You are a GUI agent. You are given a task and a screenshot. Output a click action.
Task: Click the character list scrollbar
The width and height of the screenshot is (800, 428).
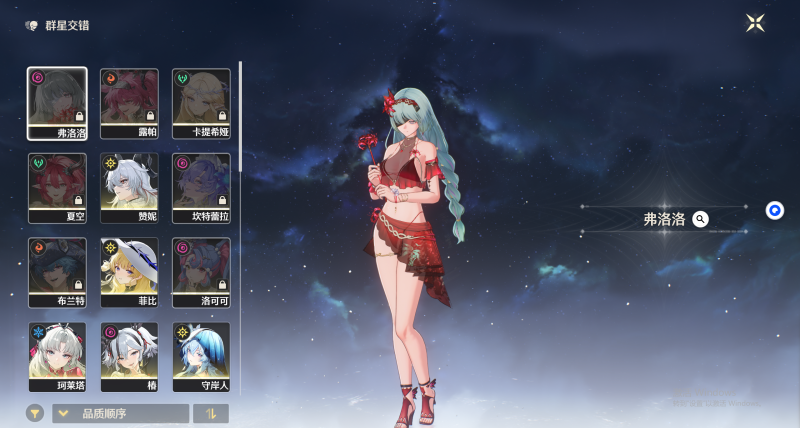(x=240, y=116)
